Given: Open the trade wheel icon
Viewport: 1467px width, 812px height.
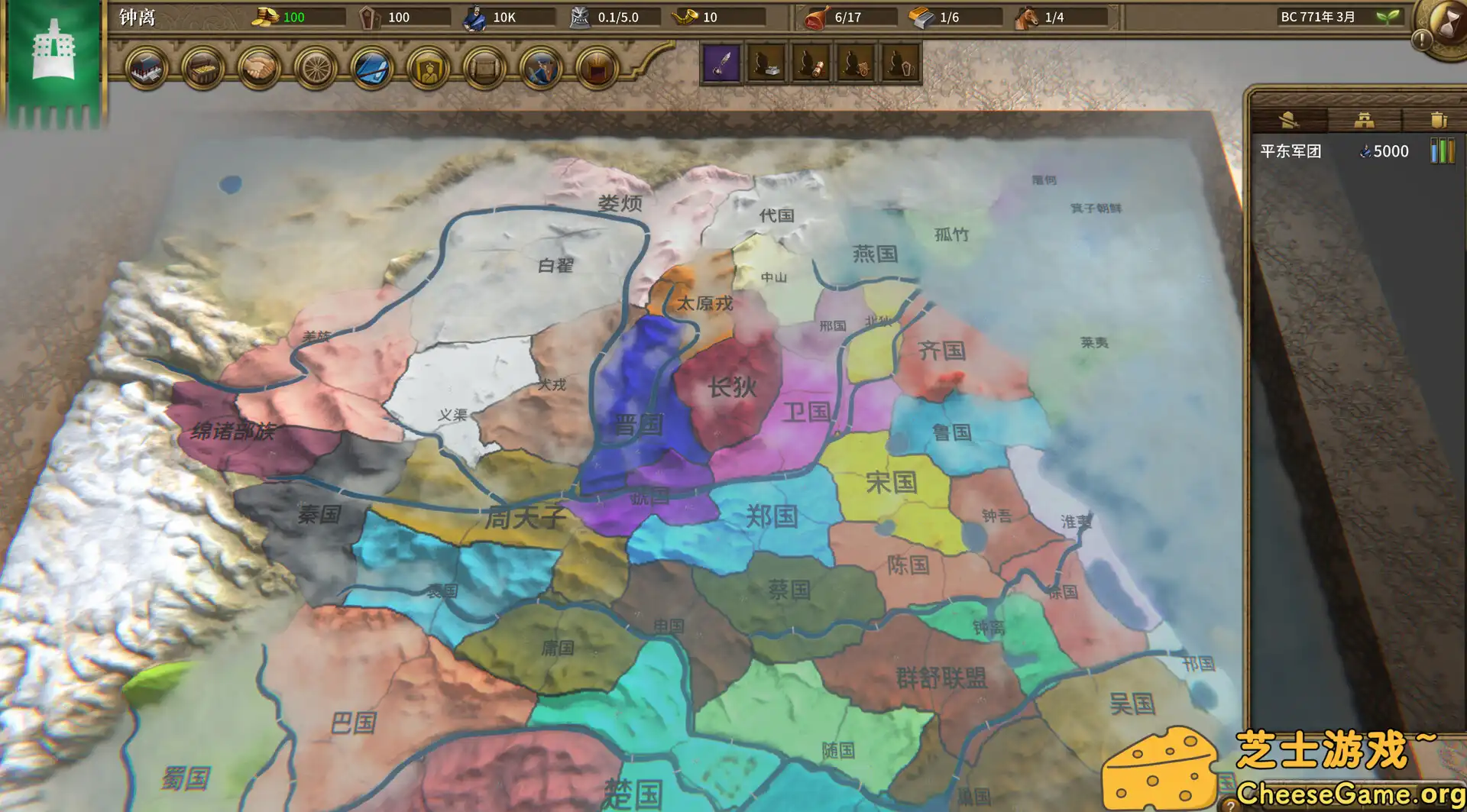Looking at the screenshot, I should tap(316, 68).
